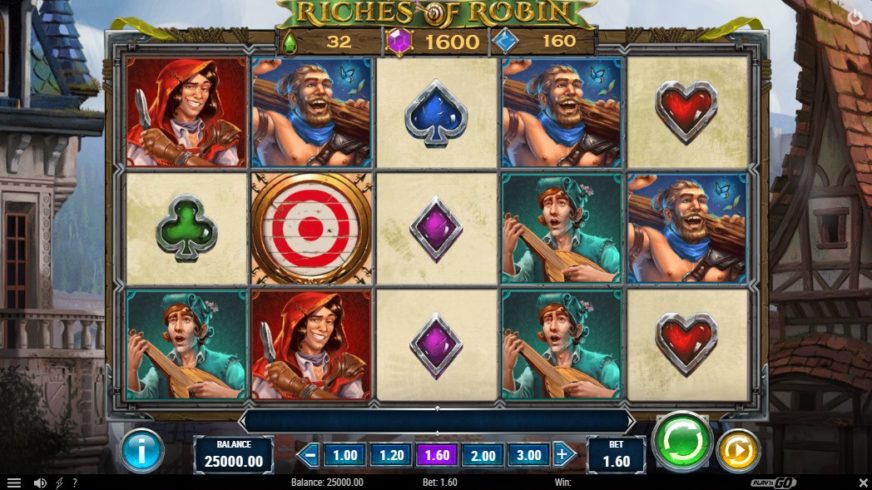
Task: Open the hamburger menu in the bottom bar
Action: pyautogui.click(x=14, y=482)
